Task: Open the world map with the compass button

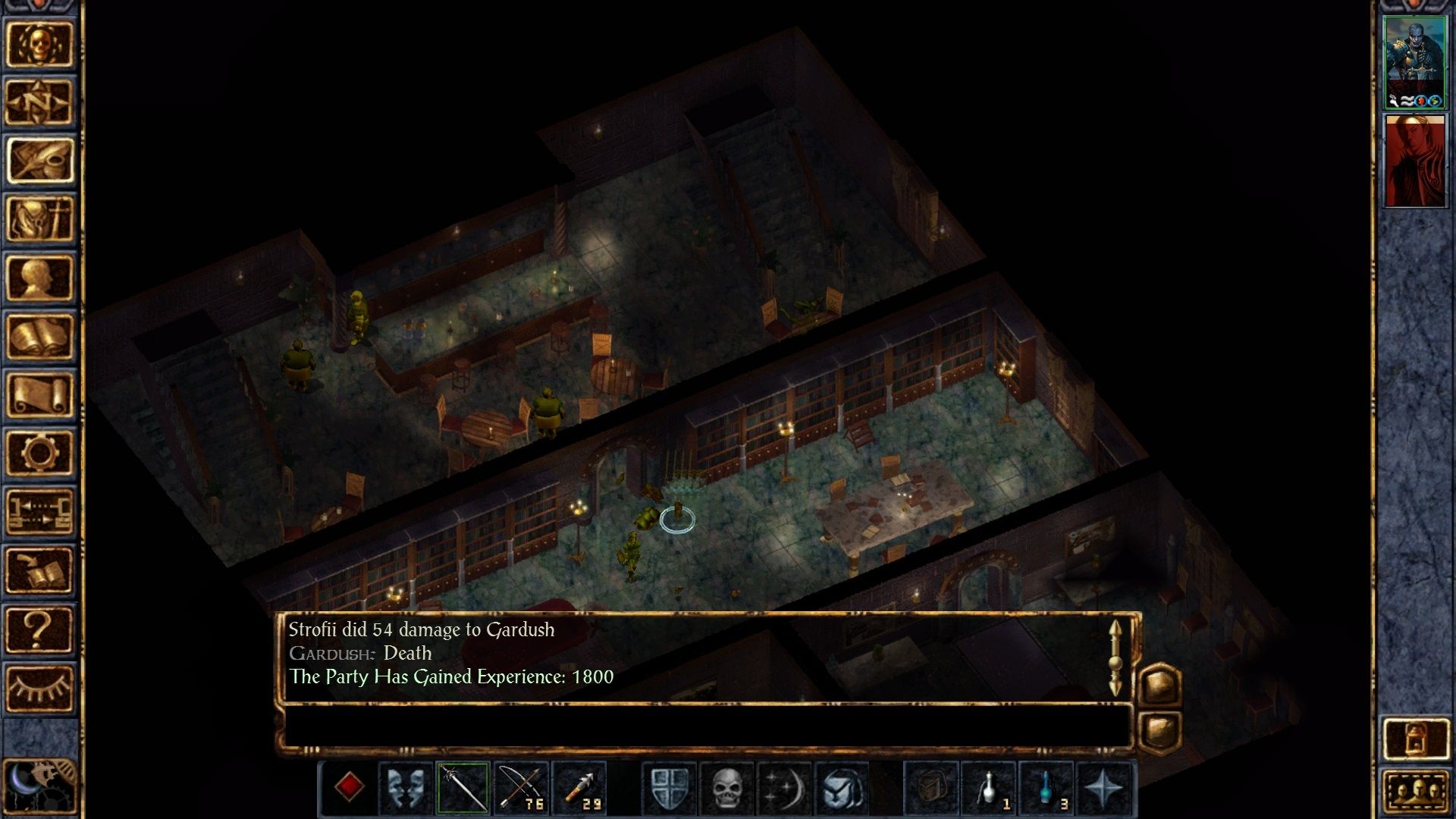Action: coord(39,102)
